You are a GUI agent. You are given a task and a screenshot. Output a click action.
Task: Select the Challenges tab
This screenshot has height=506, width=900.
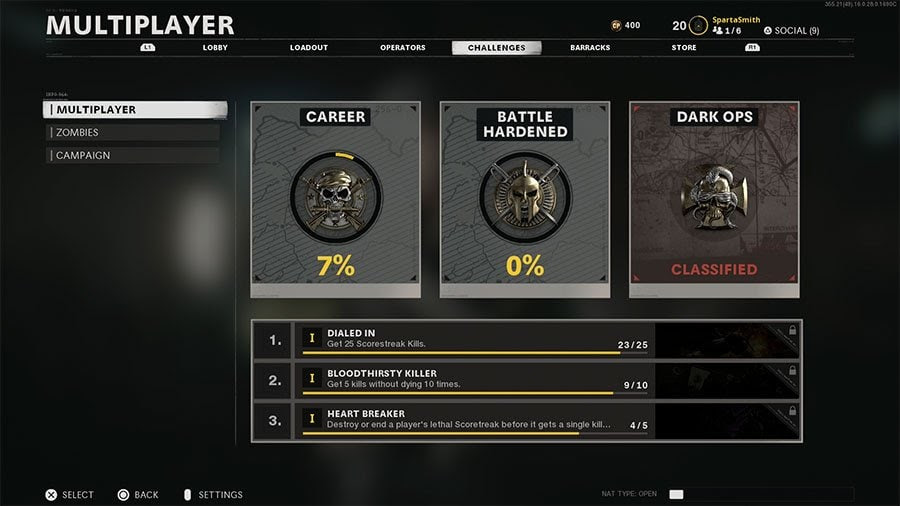click(x=496, y=47)
